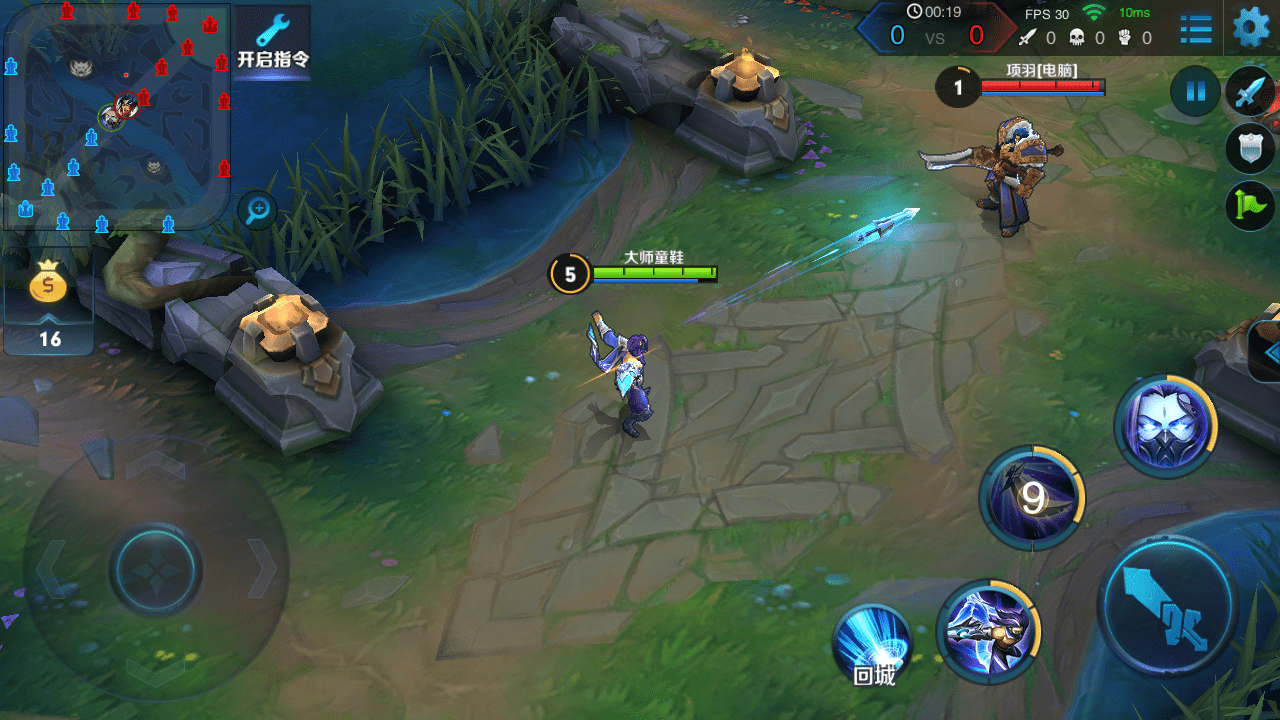Send the sword attack signal
The height and width of the screenshot is (720, 1280).
(x=1250, y=93)
